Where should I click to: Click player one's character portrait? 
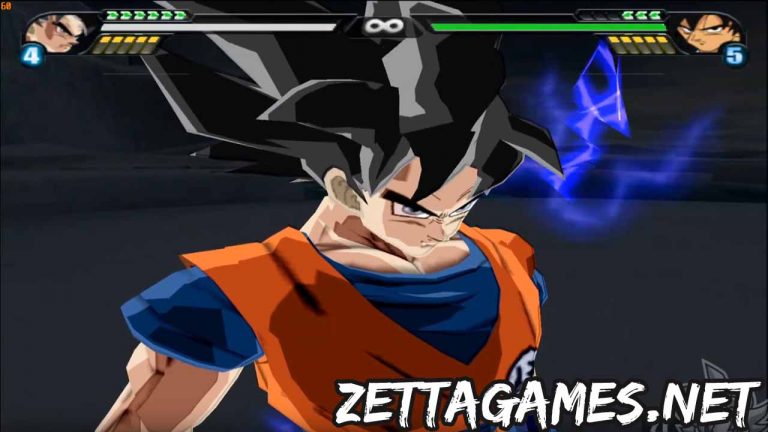click(x=60, y=31)
